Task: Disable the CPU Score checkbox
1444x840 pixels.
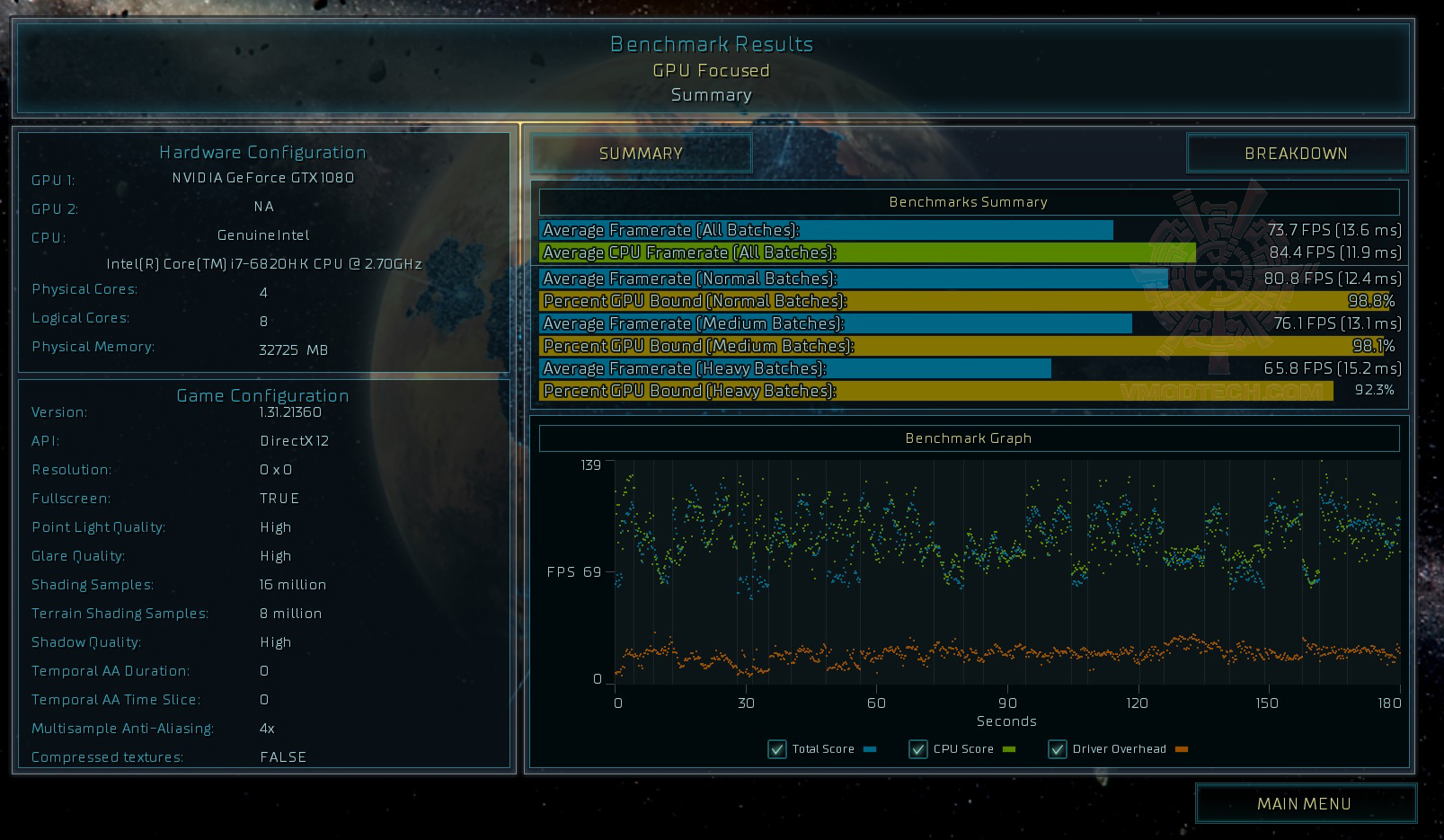Action: pyautogui.click(x=918, y=748)
